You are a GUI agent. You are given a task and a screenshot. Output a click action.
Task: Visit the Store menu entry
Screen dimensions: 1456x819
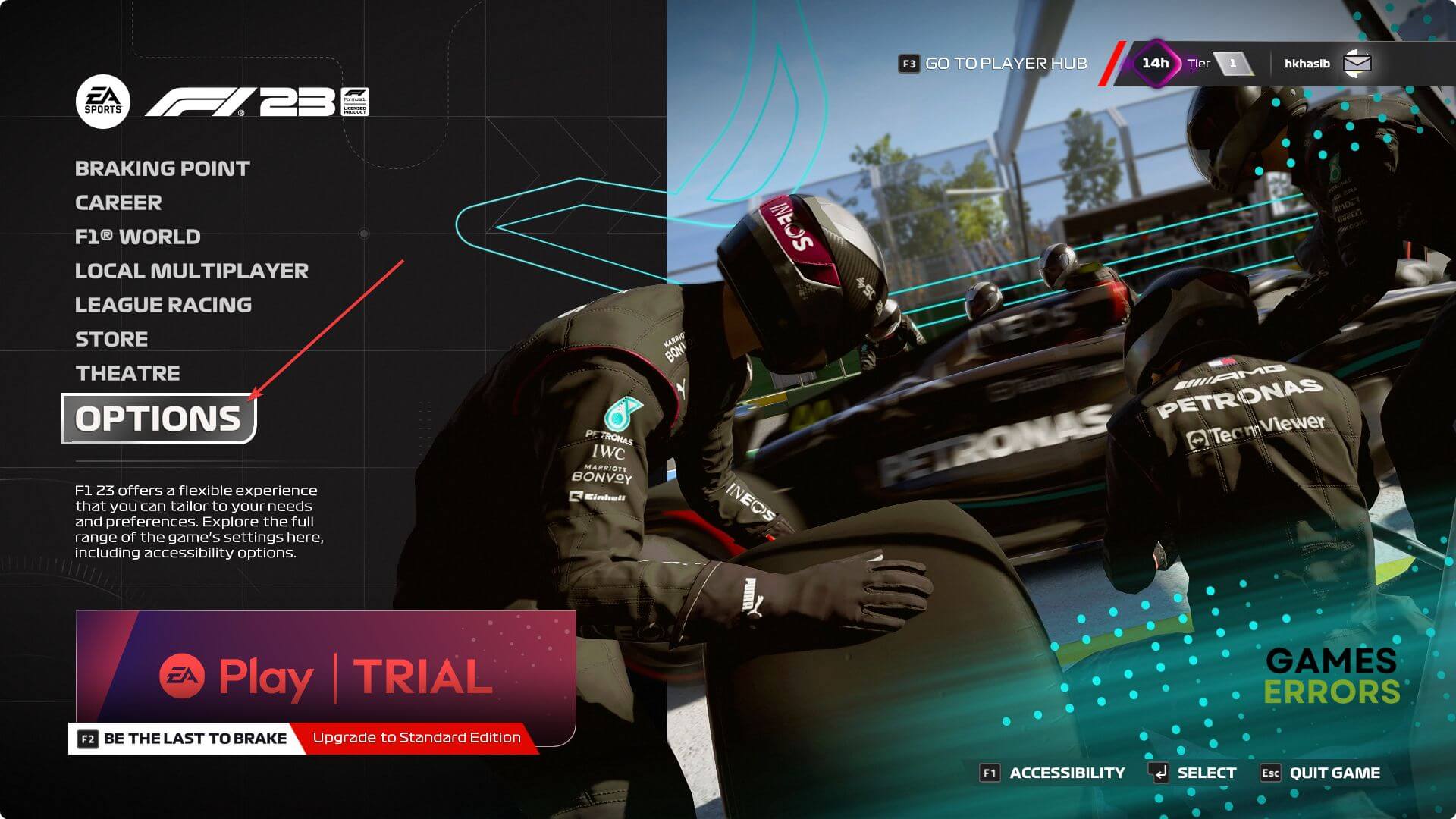point(111,339)
